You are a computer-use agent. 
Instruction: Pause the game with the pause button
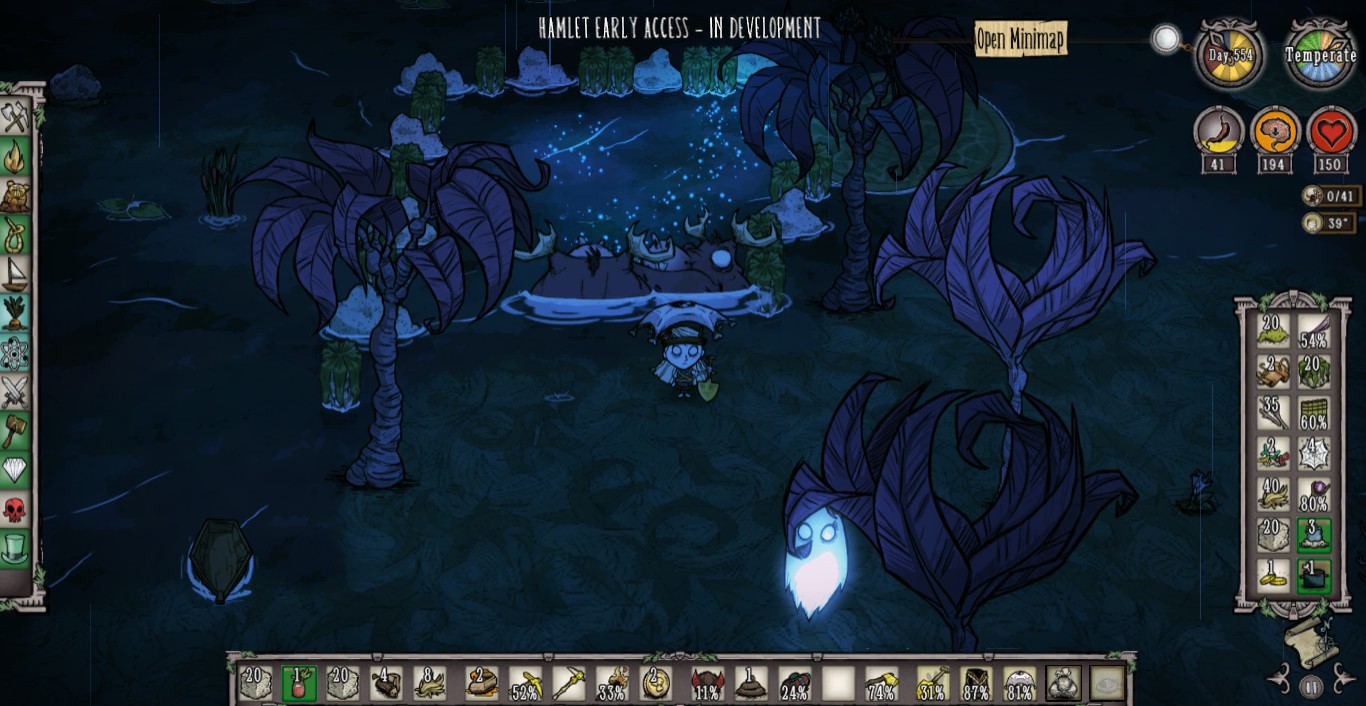pyautogui.click(x=1311, y=687)
